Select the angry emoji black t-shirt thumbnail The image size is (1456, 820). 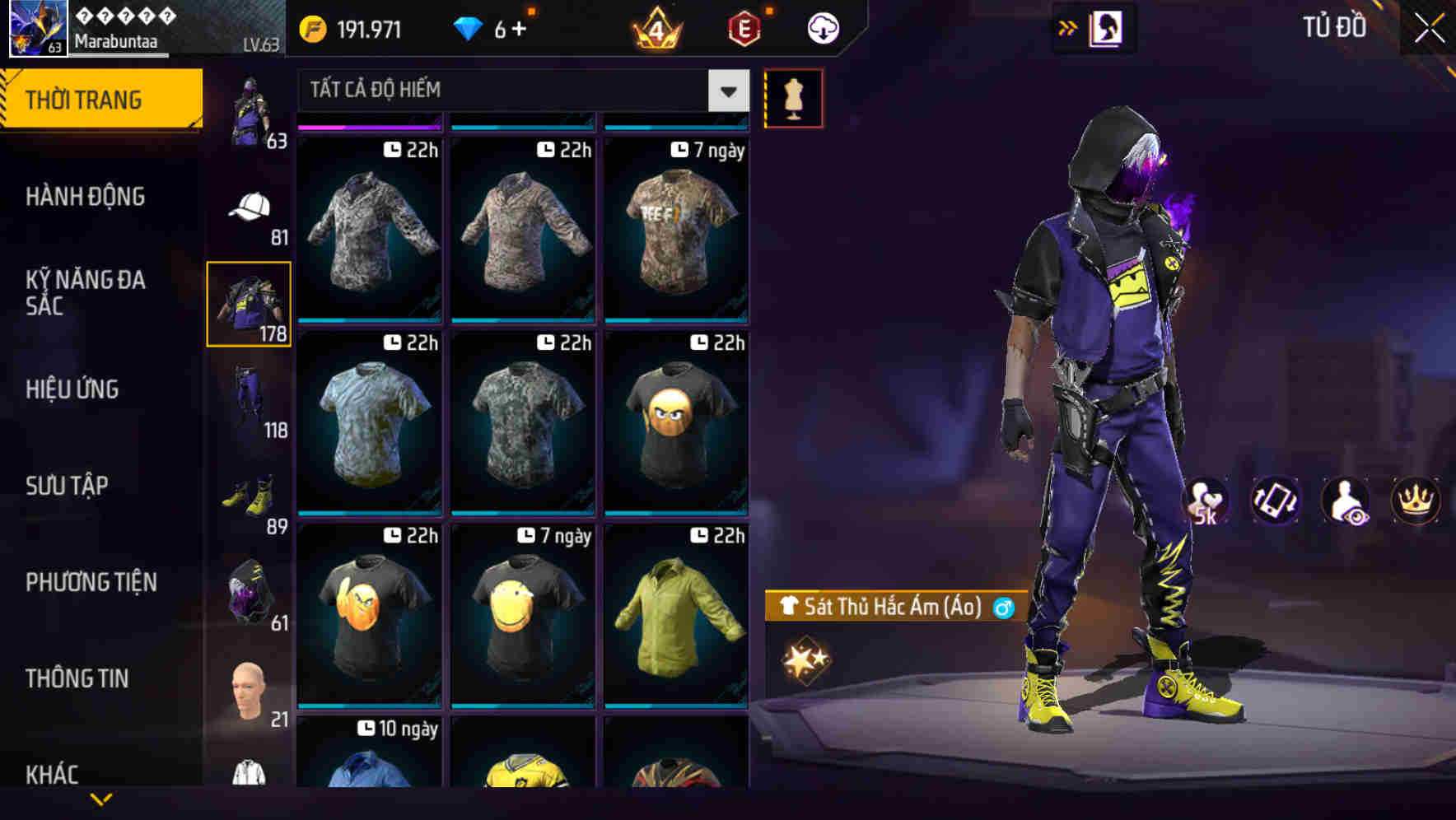click(x=675, y=423)
